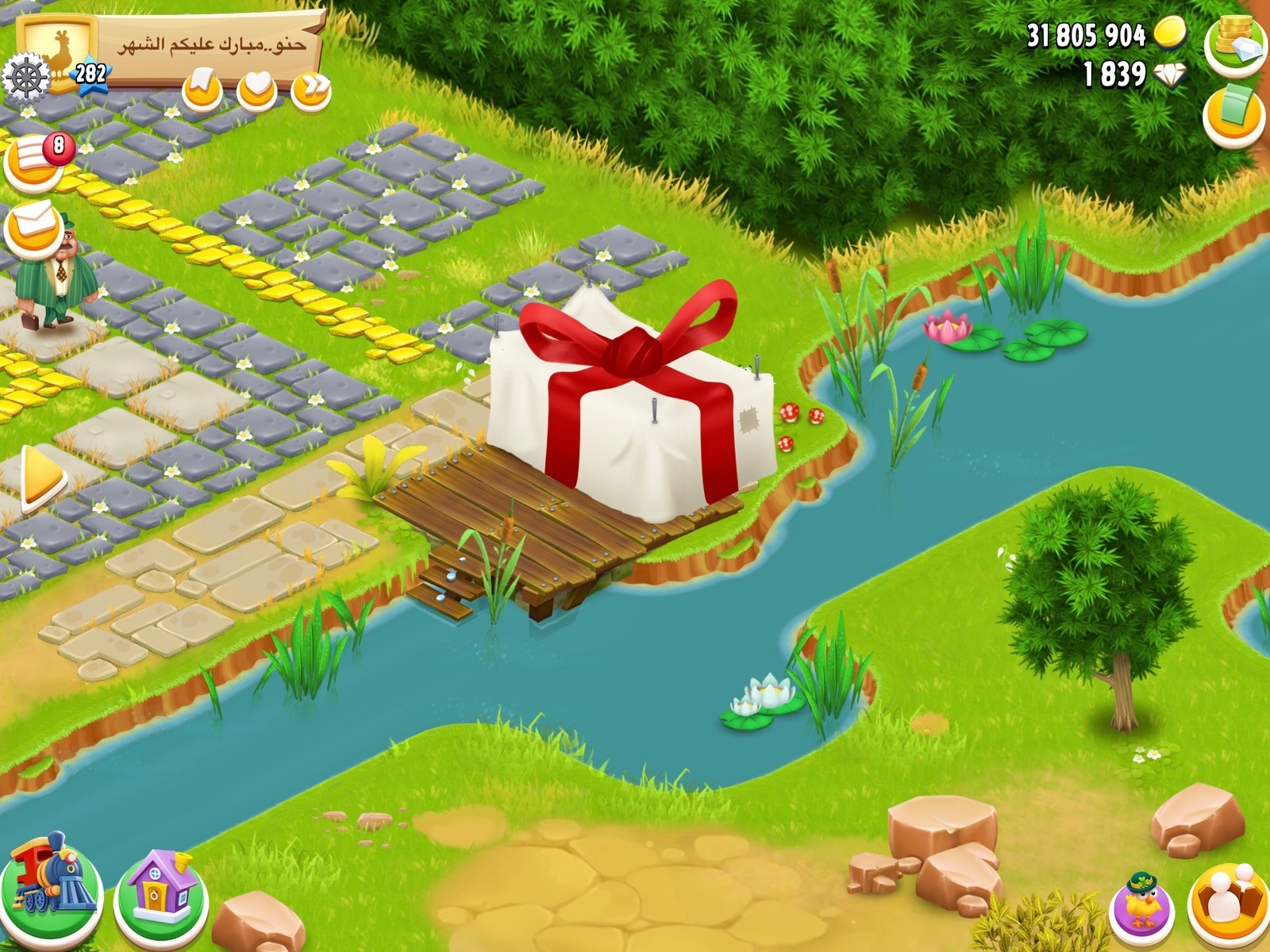The height and width of the screenshot is (952, 1270).
Task: Skip ahead with the double-arrow button
Action: click(311, 89)
